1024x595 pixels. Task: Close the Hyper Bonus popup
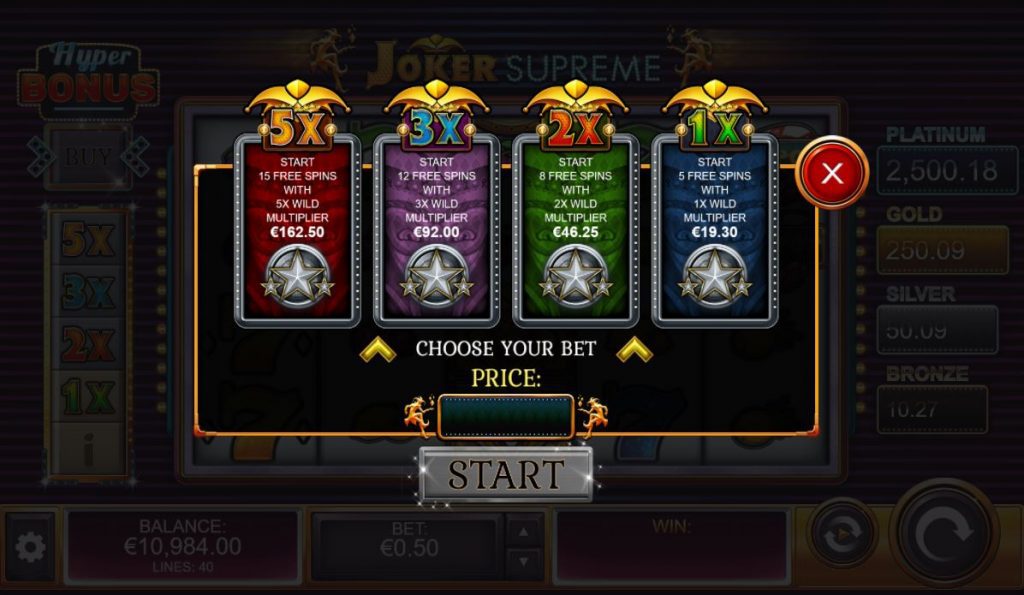coord(832,173)
